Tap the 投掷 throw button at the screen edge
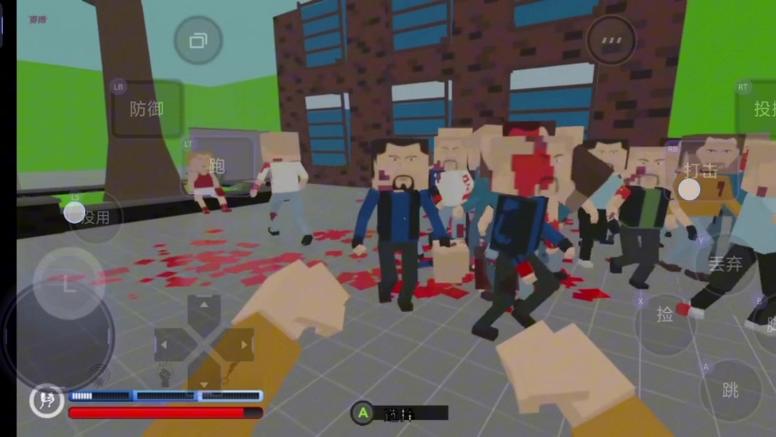 pyautogui.click(x=762, y=108)
